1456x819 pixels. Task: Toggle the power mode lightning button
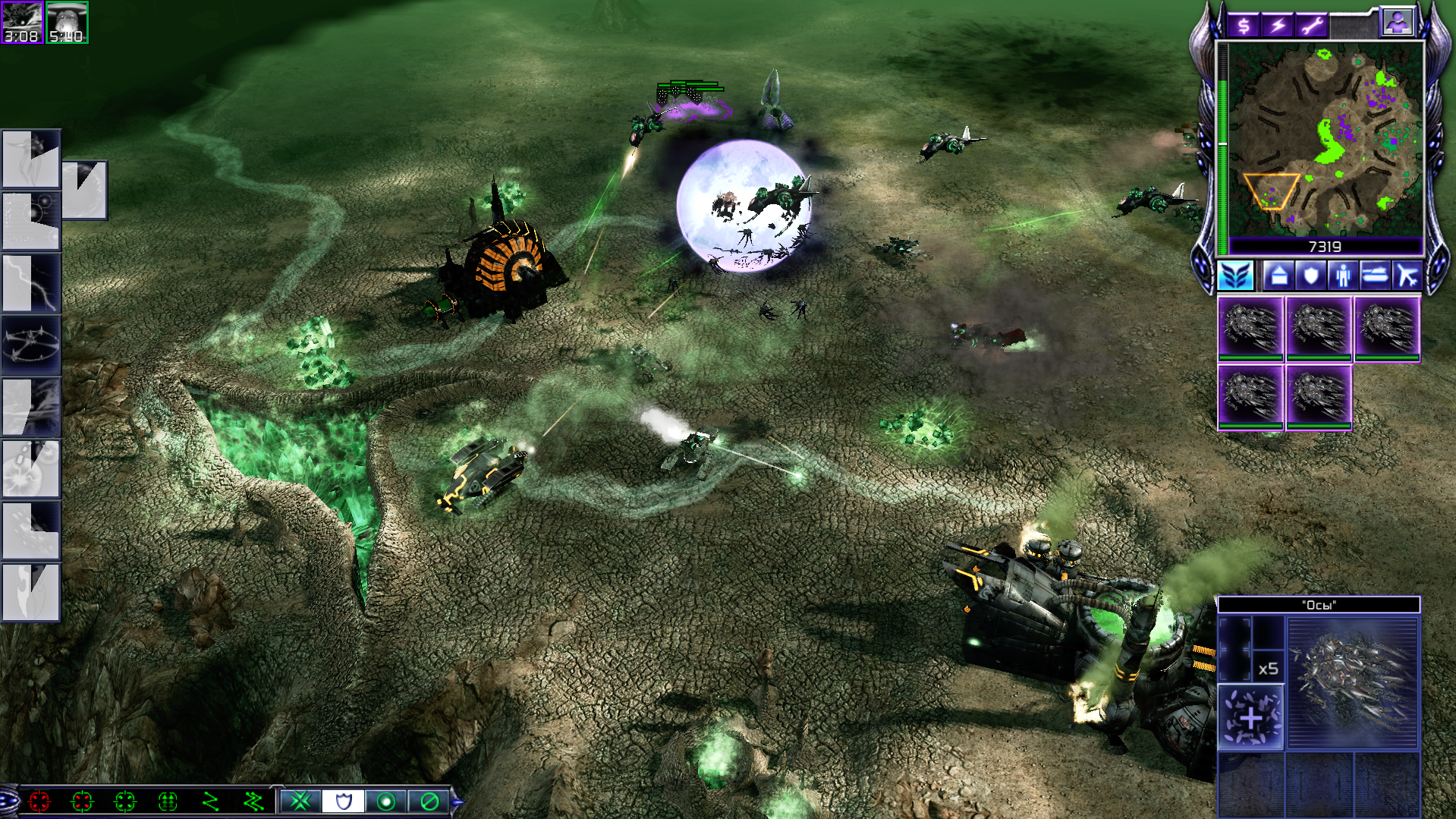[x=1278, y=26]
